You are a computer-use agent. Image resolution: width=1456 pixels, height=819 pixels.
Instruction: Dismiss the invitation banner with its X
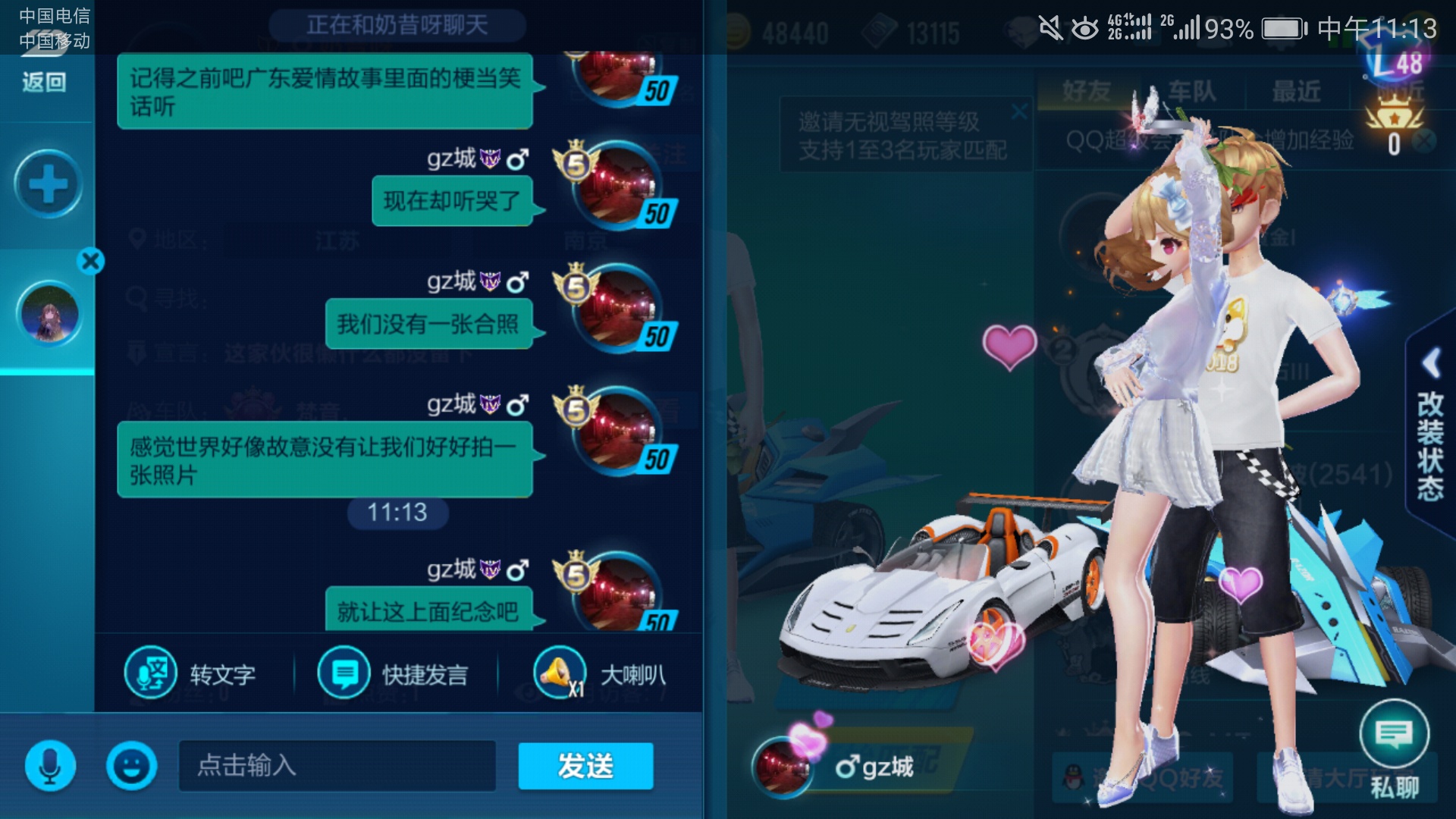point(1018,111)
